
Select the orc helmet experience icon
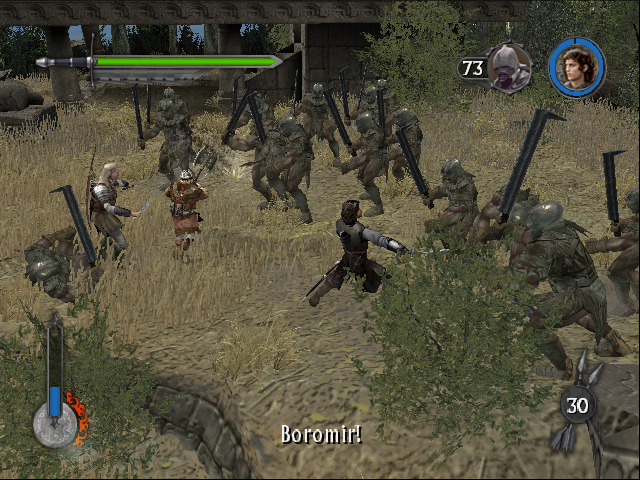[x=510, y=67]
